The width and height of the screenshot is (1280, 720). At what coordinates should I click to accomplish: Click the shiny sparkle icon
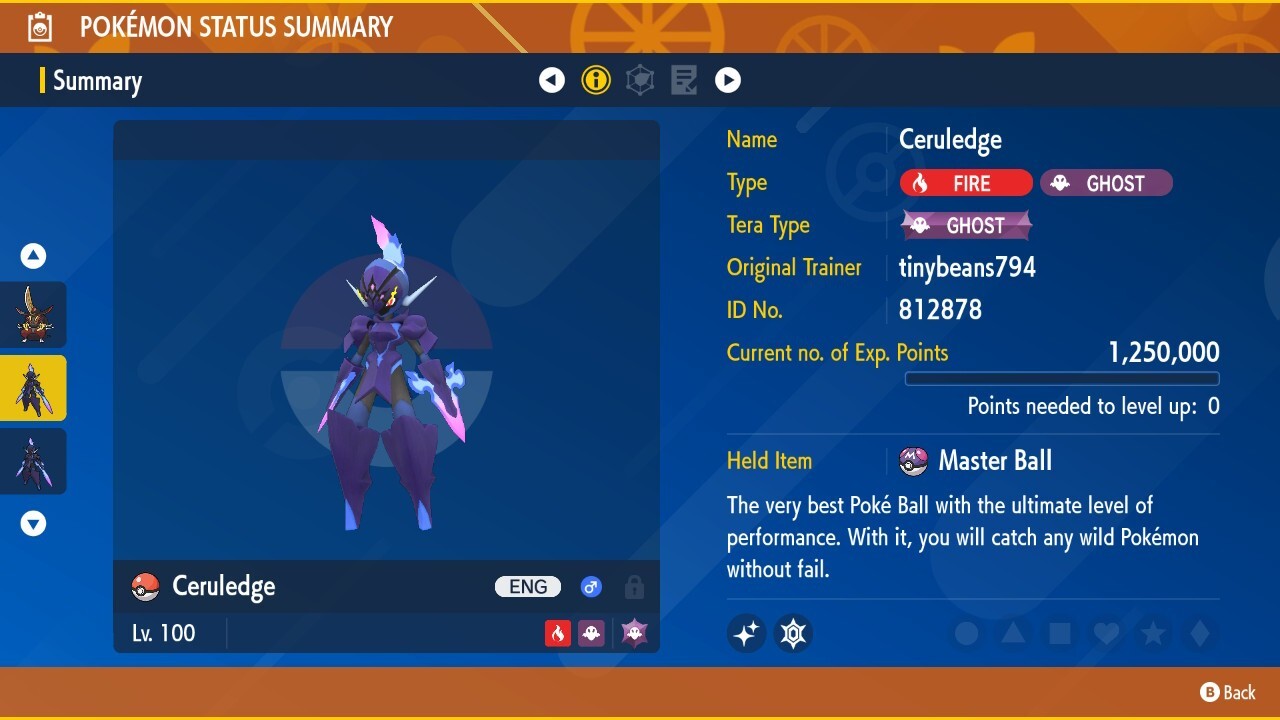click(x=746, y=633)
